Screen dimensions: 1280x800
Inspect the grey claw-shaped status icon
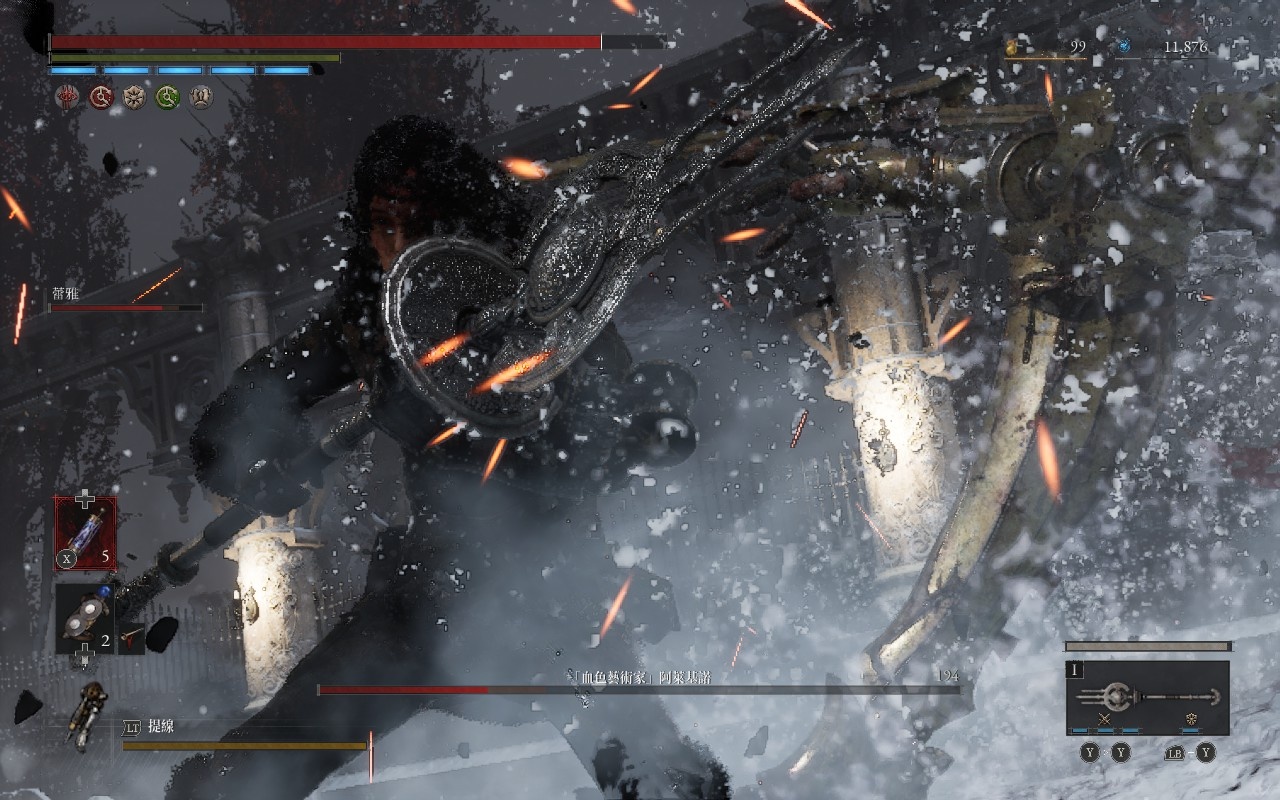[201, 97]
